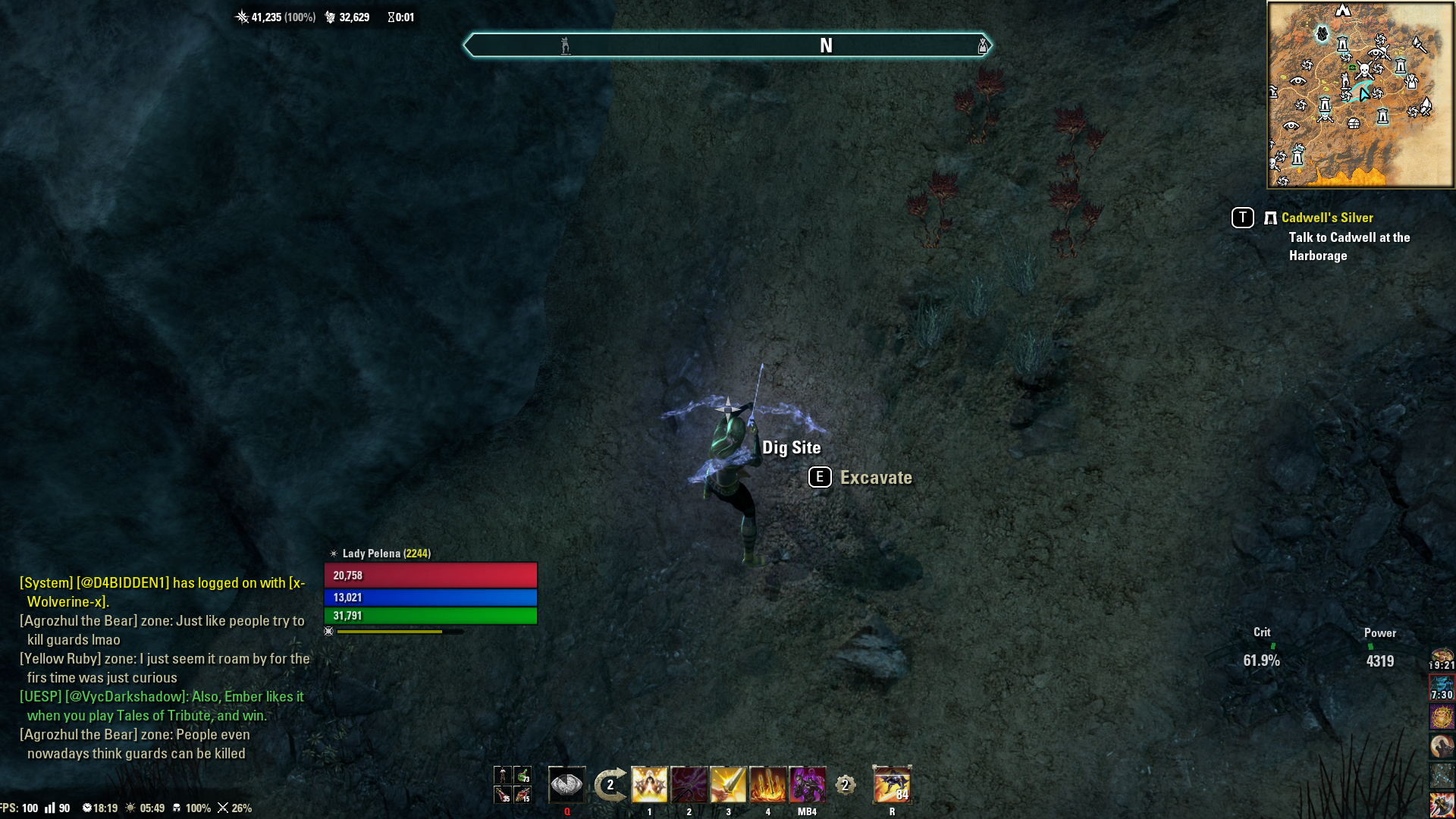1456x819 pixels.
Task: Click the food bowl buff icon
Action: click(1442, 657)
